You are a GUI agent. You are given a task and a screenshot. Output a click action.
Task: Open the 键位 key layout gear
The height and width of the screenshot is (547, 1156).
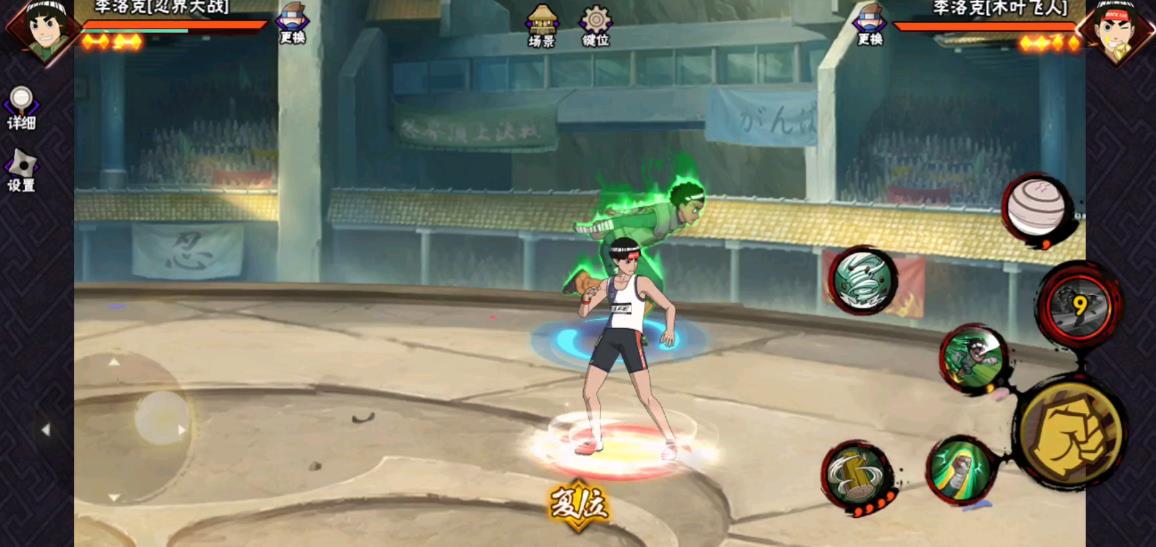pyautogui.click(x=596, y=24)
